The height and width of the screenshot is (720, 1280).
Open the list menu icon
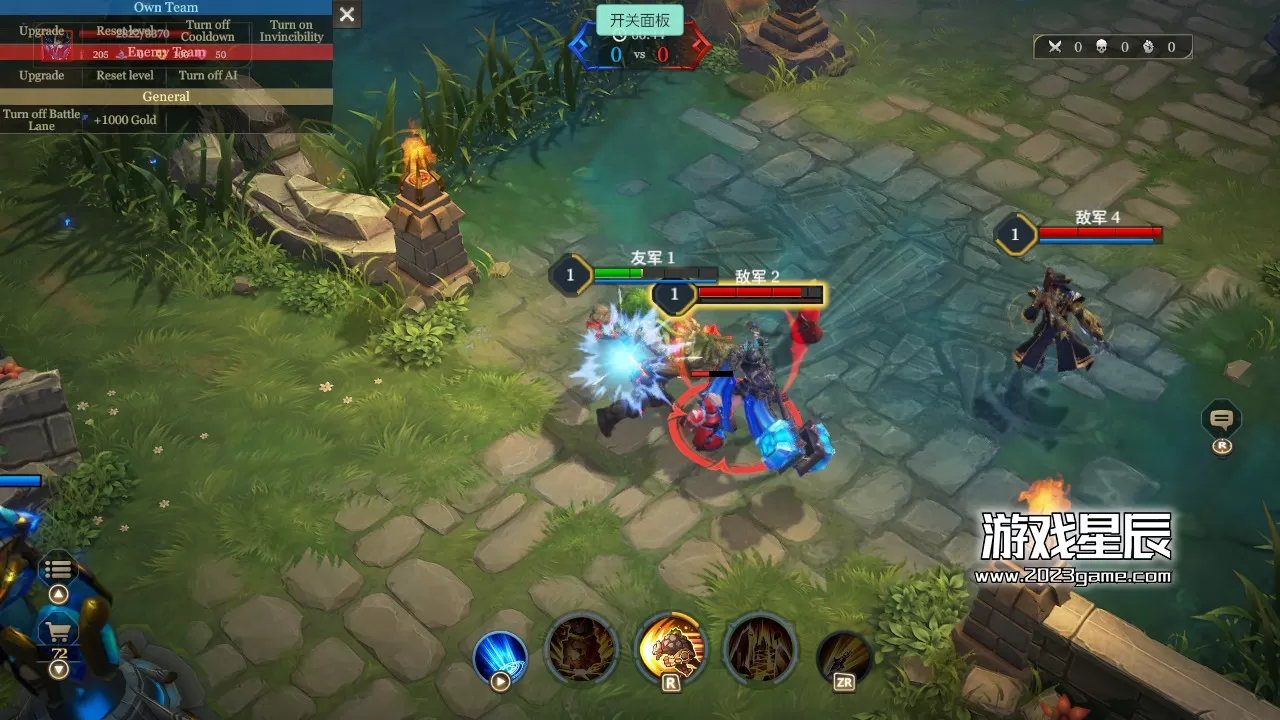[58, 570]
